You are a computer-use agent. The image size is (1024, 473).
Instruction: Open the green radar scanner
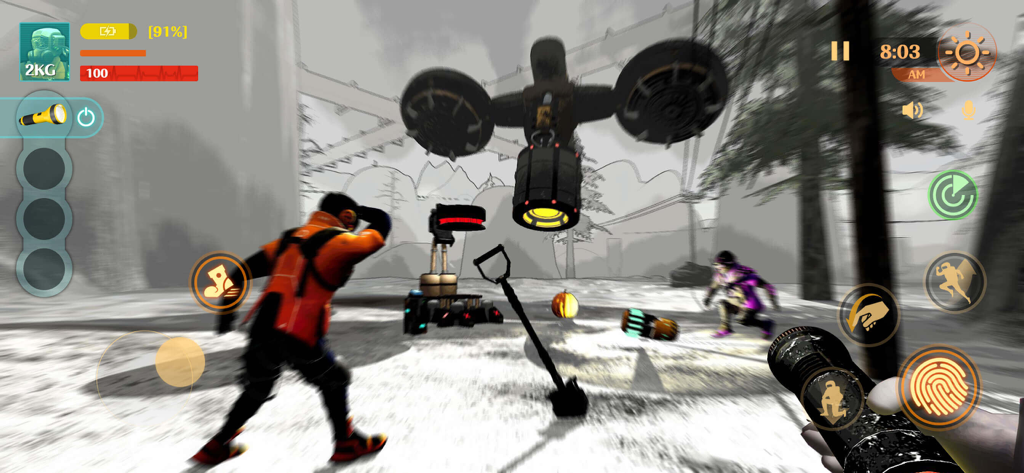tap(953, 194)
